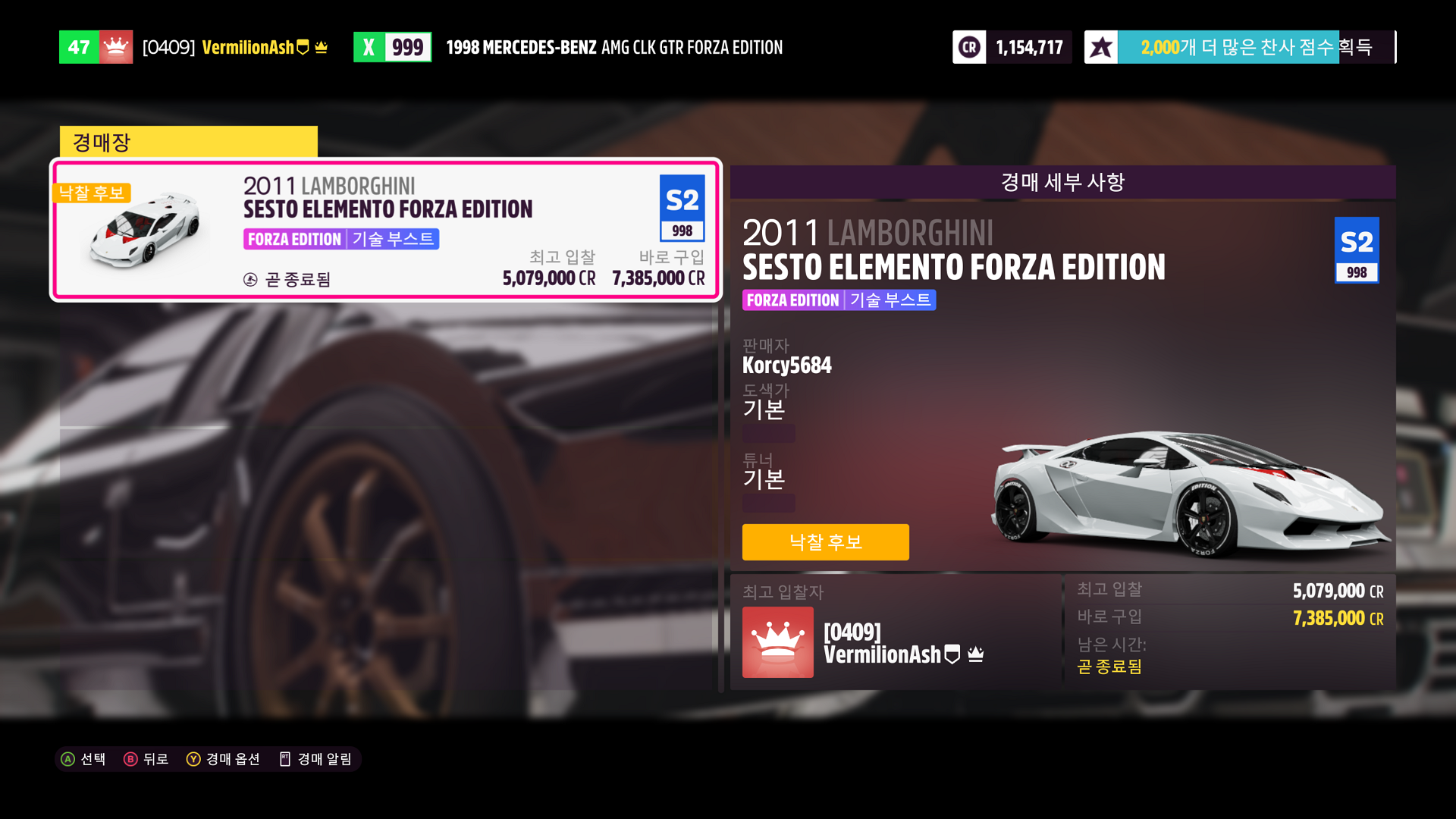Click the yellow 낙찰 후보 button
Image resolution: width=1456 pixels, height=819 pixels.
tap(825, 542)
